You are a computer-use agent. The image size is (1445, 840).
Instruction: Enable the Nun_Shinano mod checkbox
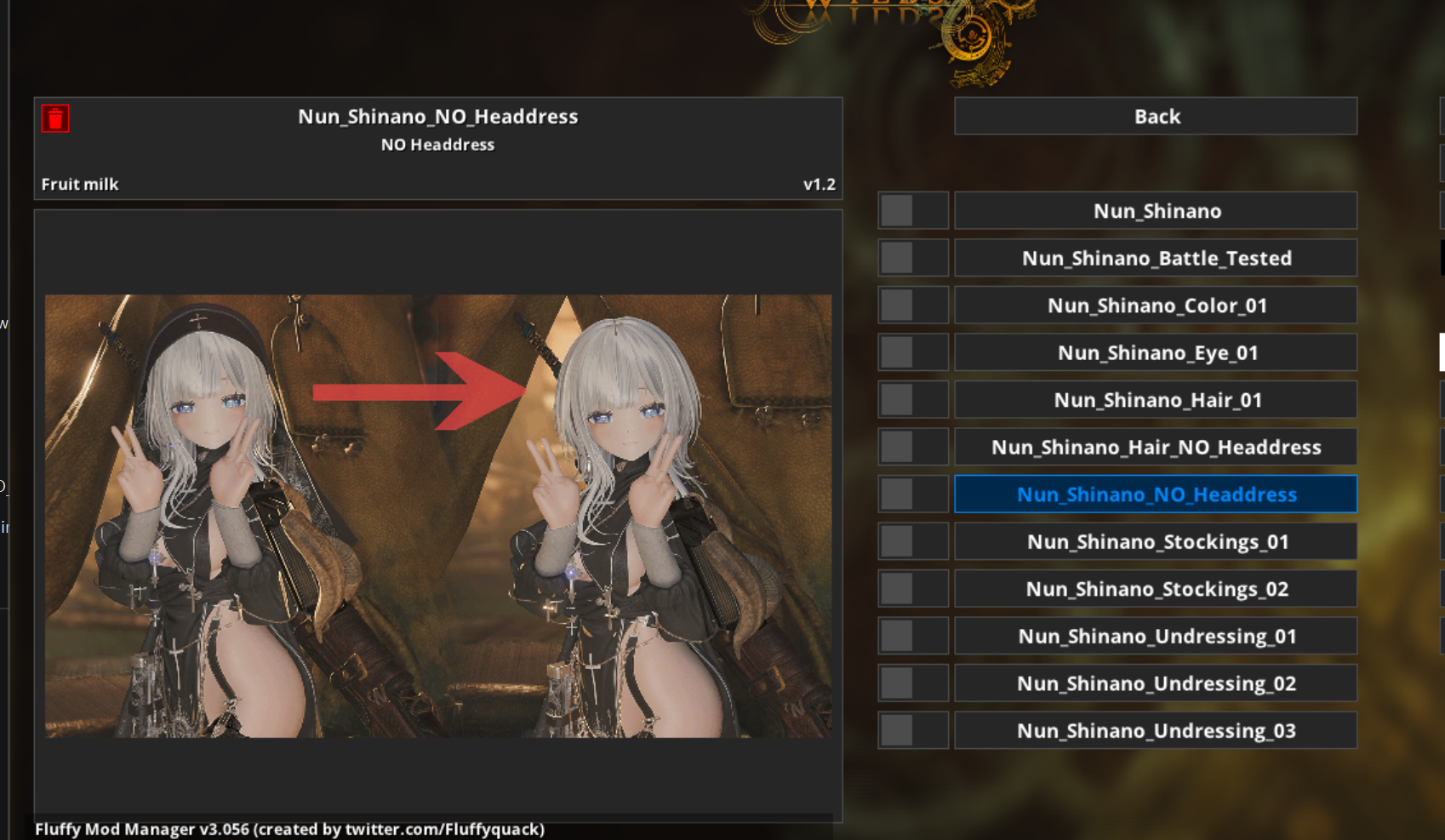click(x=913, y=210)
